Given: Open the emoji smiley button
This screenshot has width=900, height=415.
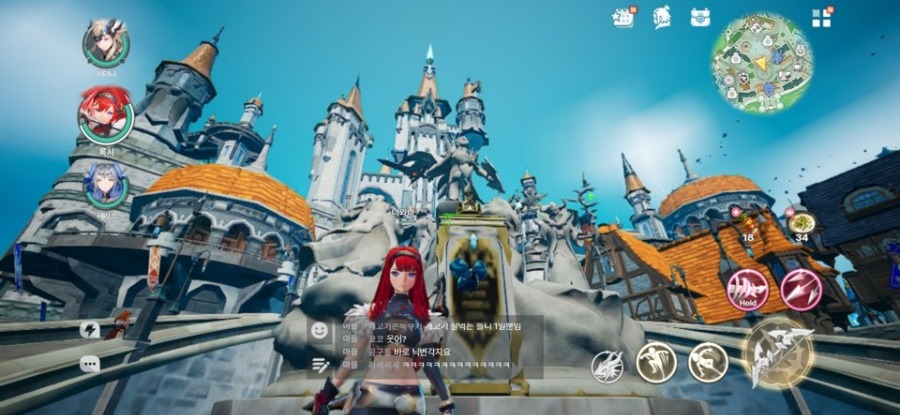Looking at the screenshot, I should pos(320,329).
